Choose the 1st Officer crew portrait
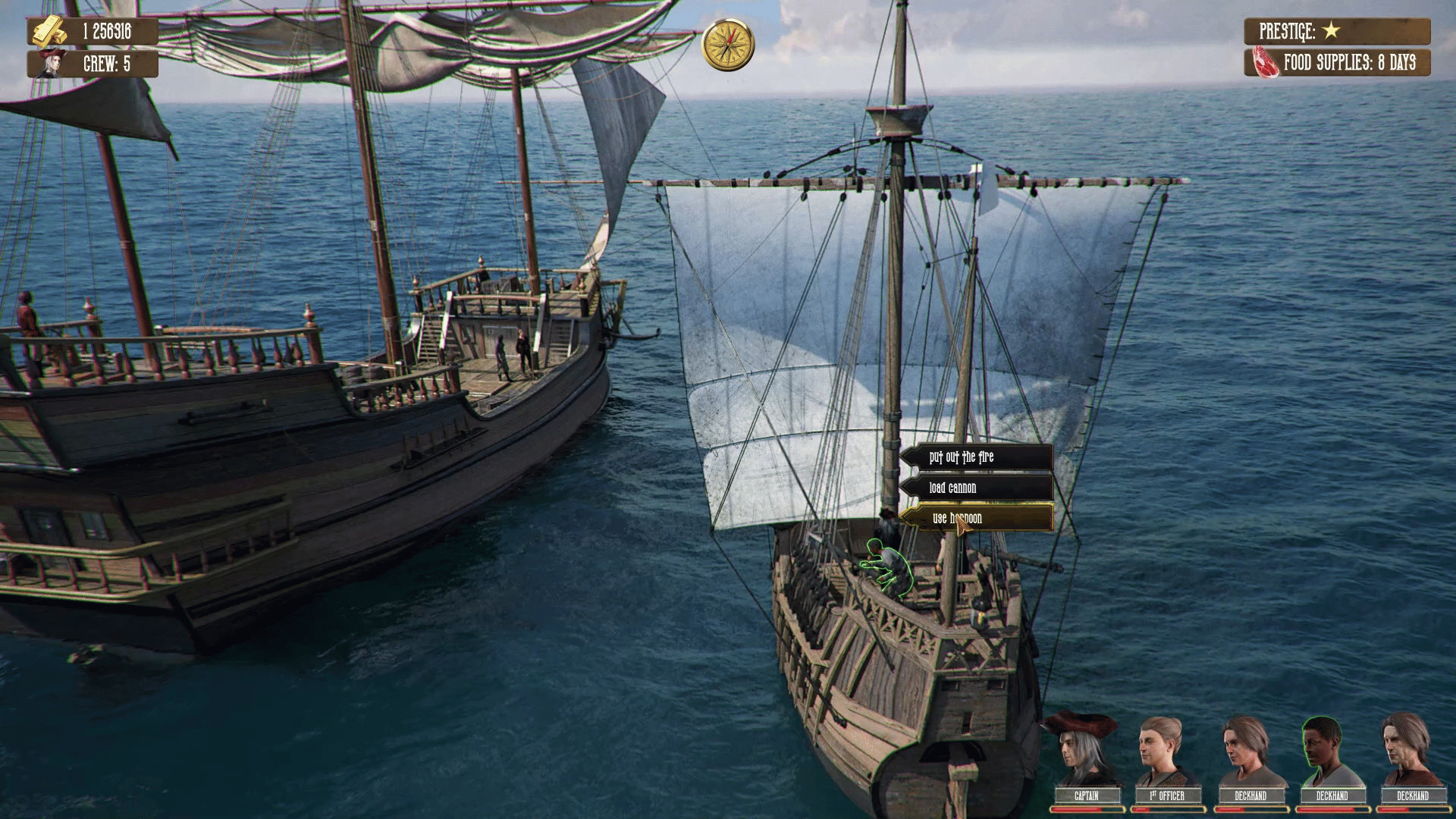1456x819 pixels. pos(1166,755)
